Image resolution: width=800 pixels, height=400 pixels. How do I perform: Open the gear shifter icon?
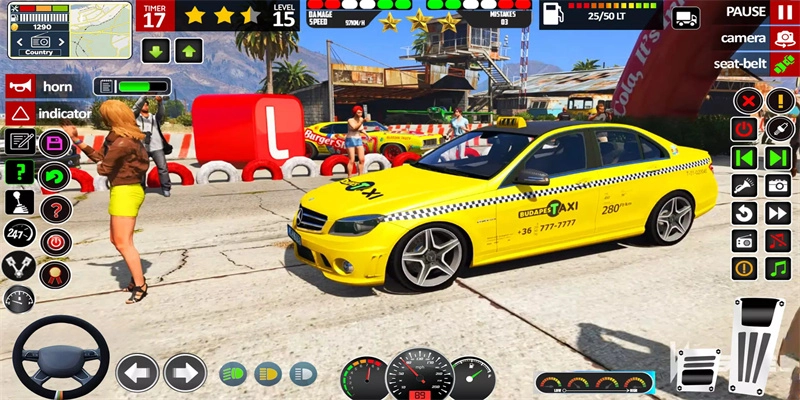(19, 203)
